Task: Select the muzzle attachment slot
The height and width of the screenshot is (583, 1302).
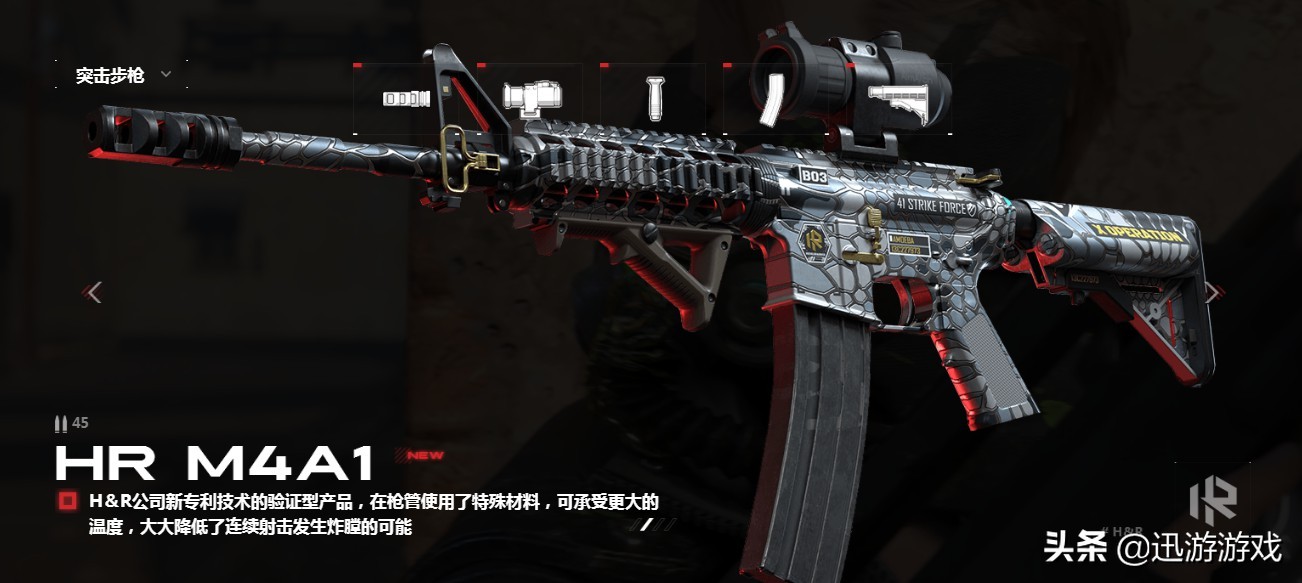Action: [x=406, y=99]
